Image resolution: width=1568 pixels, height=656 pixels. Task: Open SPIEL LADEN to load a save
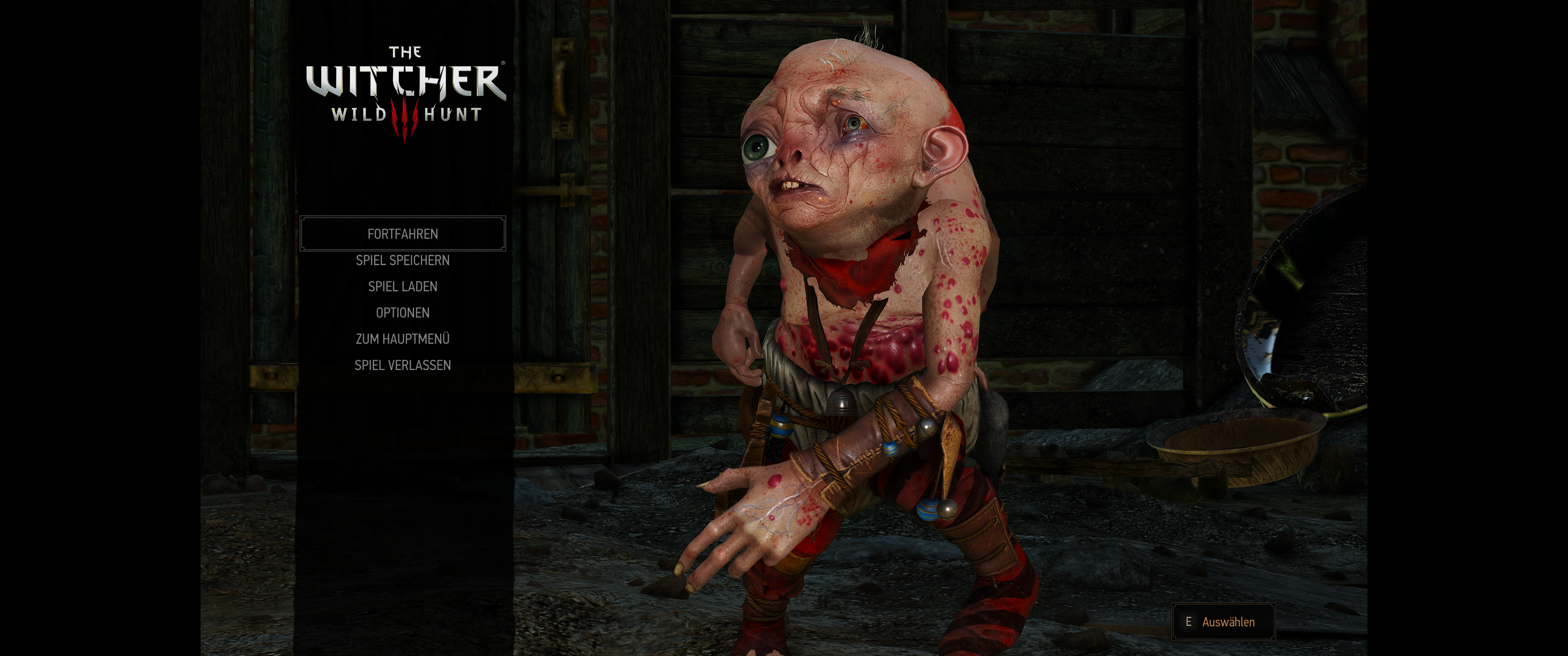pos(402,286)
